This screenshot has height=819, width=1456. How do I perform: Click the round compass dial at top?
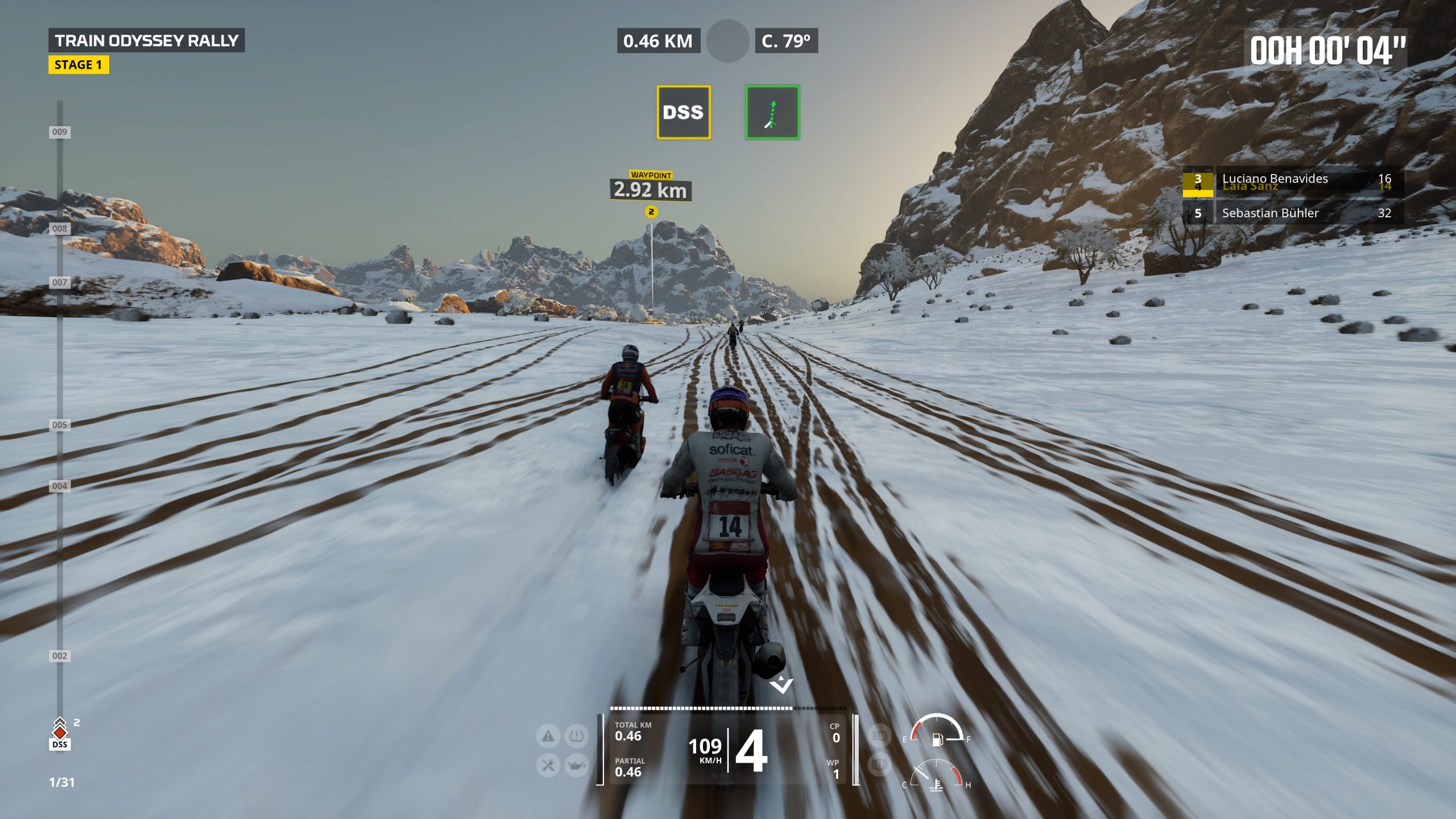[x=727, y=41]
